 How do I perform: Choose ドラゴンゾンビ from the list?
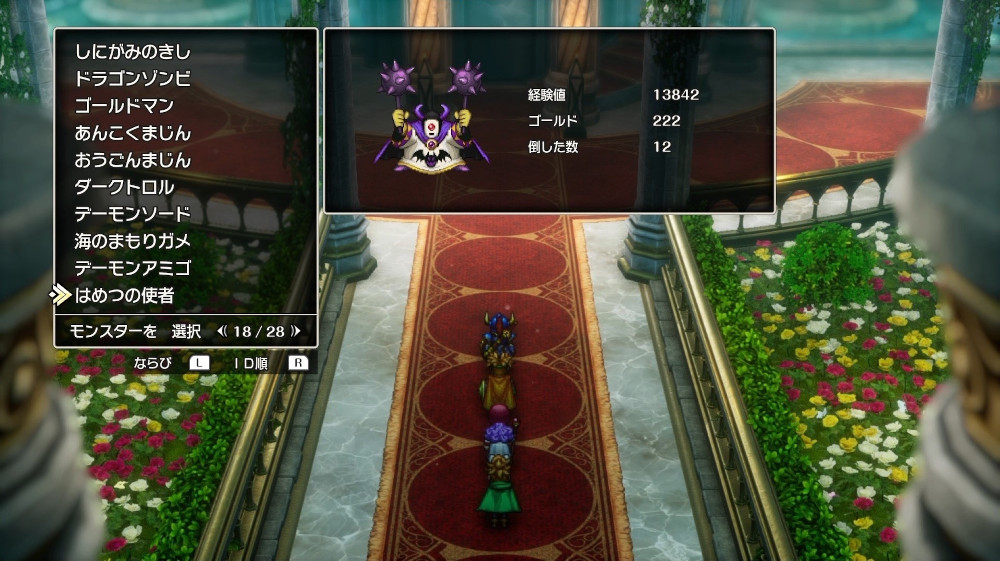(132, 79)
